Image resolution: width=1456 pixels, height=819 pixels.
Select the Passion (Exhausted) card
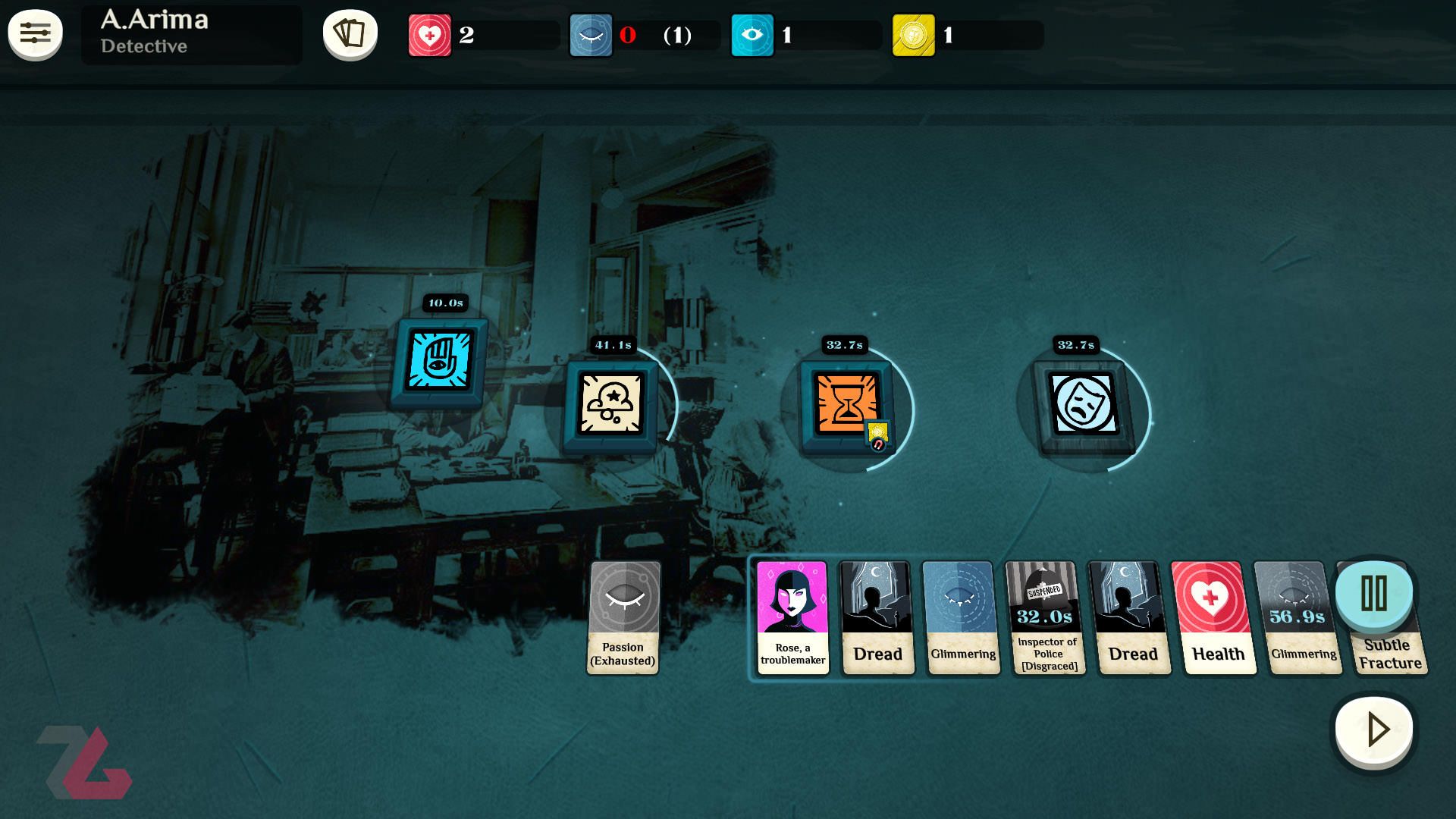[624, 617]
